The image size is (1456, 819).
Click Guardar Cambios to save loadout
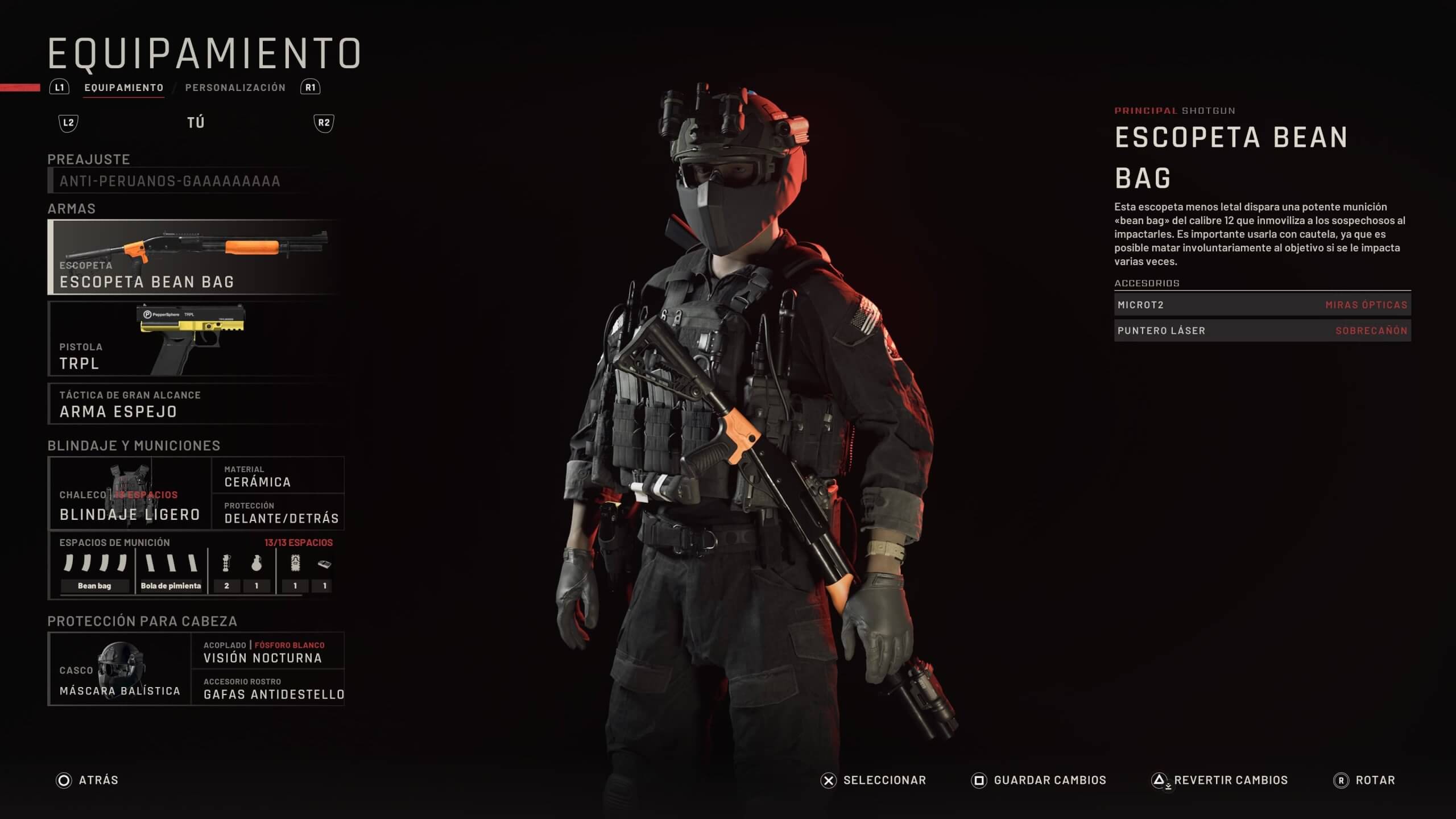pyautogui.click(x=1039, y=780)
